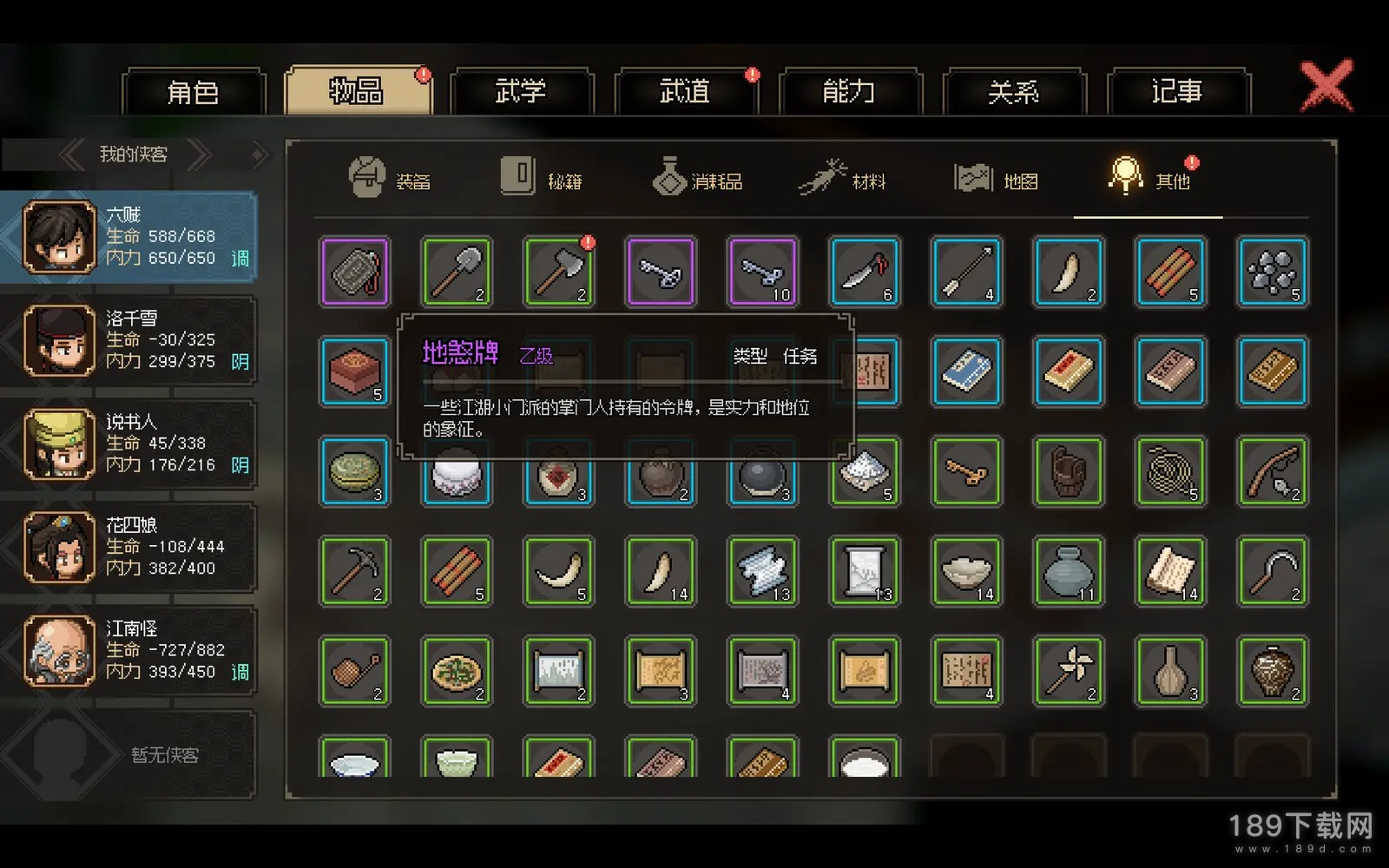The image size is (1389, 868).
Task: Switch to the 角色 tab
Action: 193,91
